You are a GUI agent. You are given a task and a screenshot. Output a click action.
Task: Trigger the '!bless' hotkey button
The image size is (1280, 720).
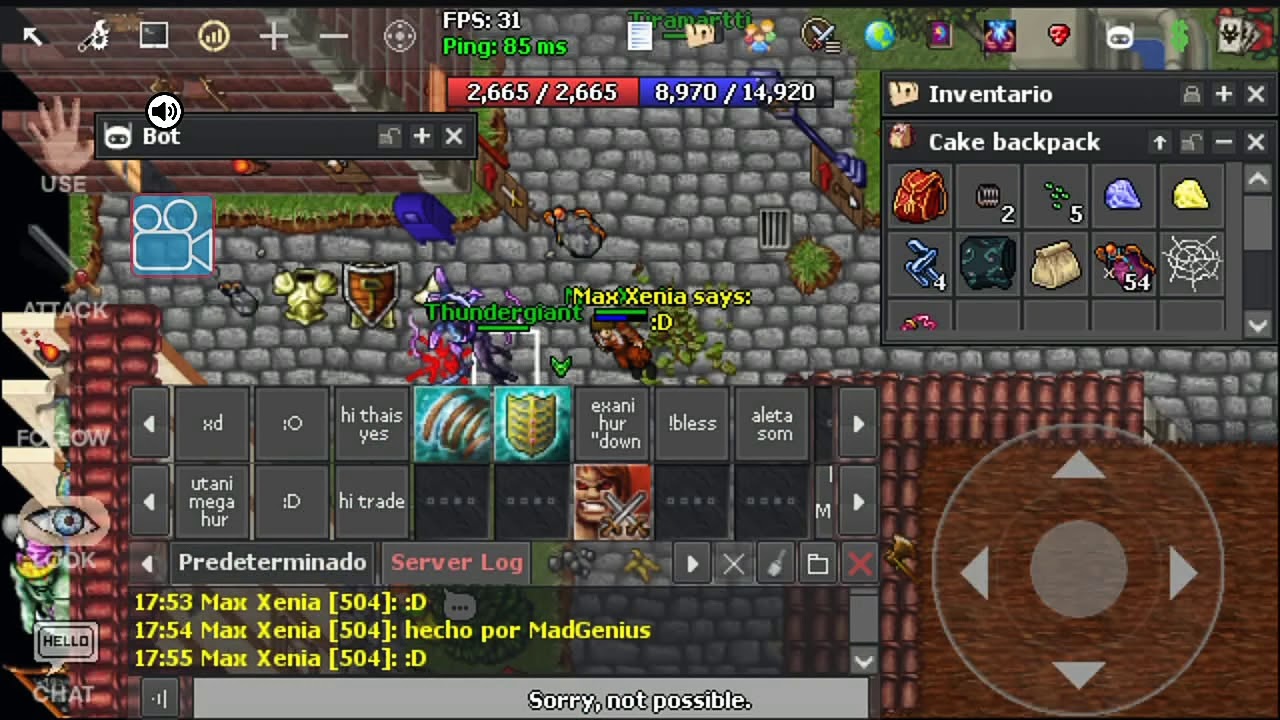(692, 424)
